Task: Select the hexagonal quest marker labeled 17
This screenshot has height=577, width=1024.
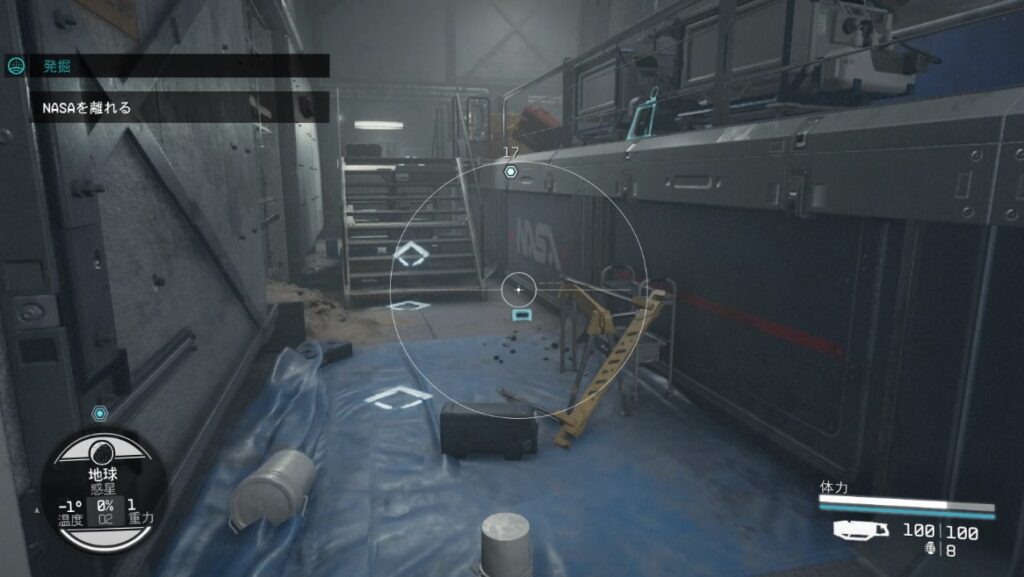Action: (510, 172)
